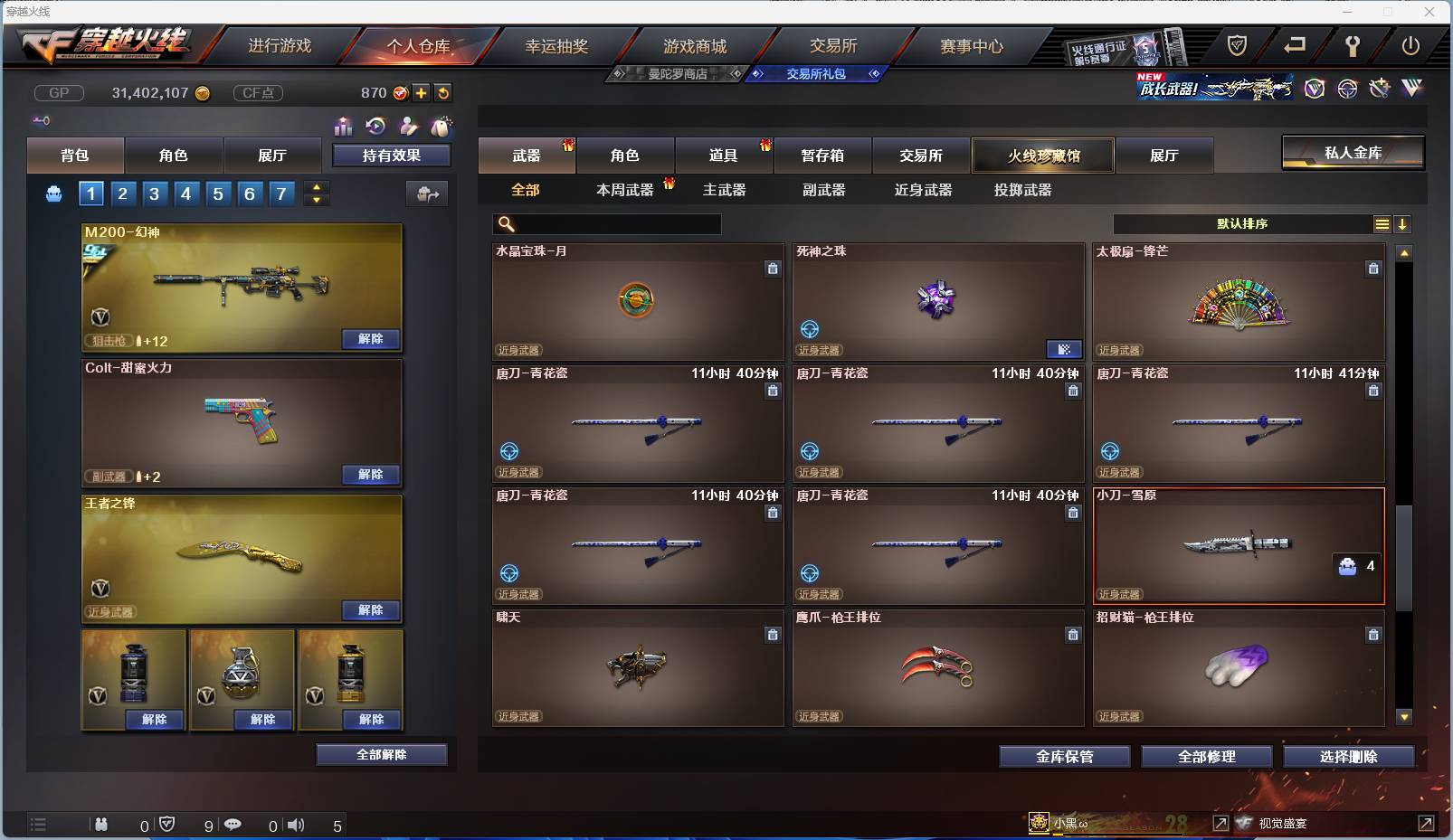Open the statistics bar-chart icon above the backpack
1453x840 pixels.
(344, 127)
